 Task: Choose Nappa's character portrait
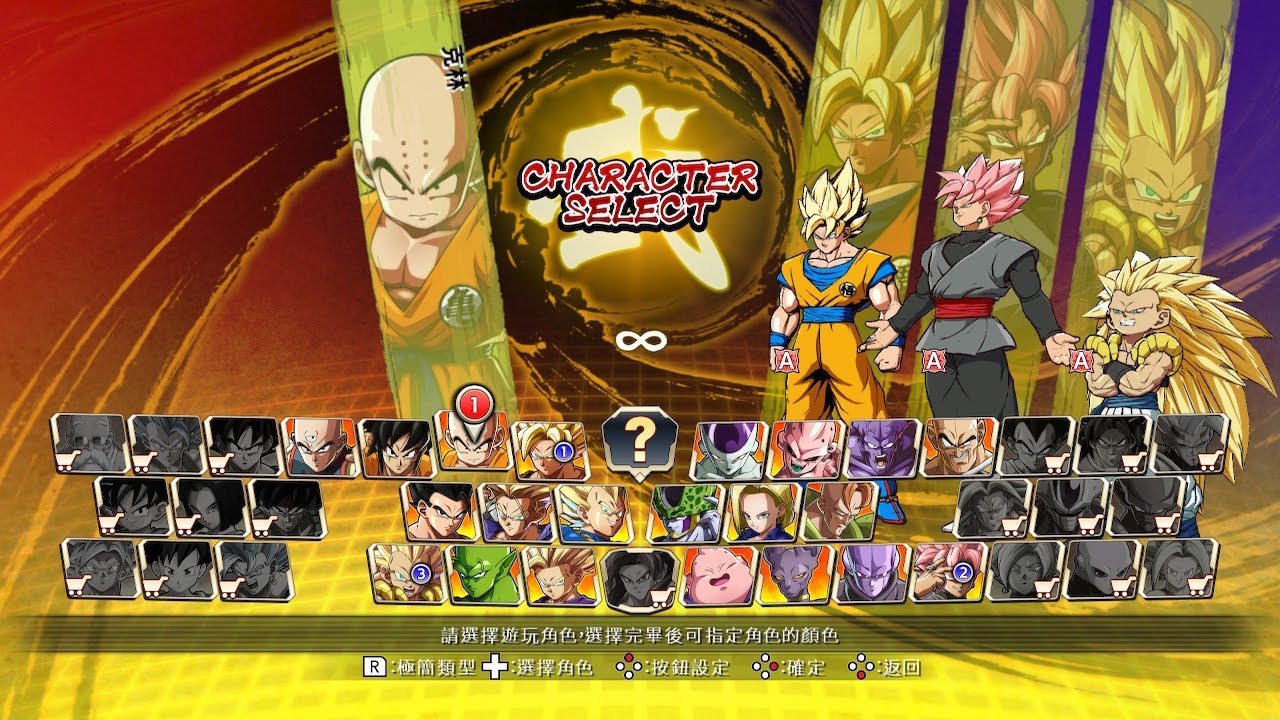point(959,447)
